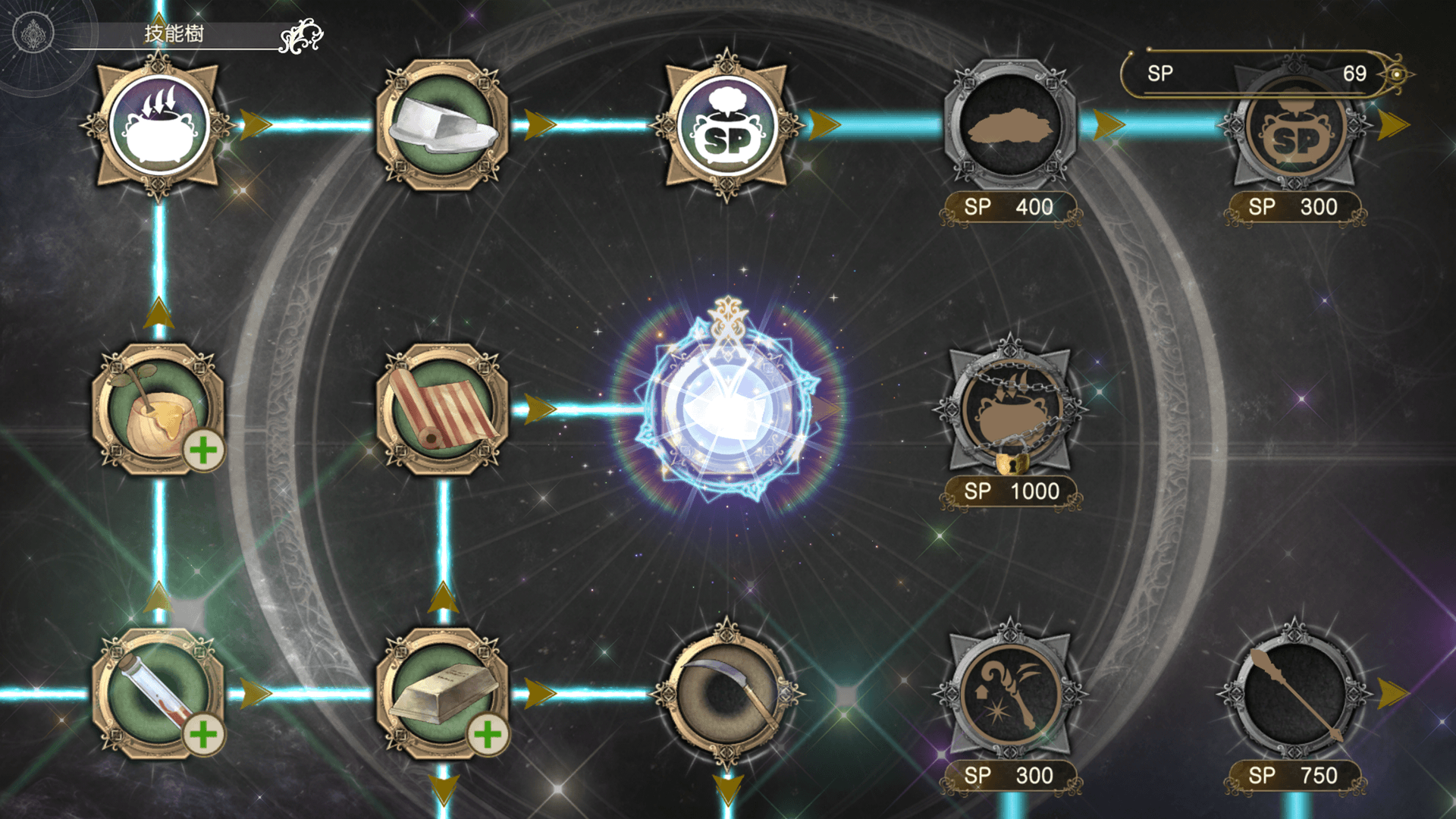This screenshot has width=1456, height=819.
Task: Choose the striped fabric roll node
Action: tap(442, 409)
